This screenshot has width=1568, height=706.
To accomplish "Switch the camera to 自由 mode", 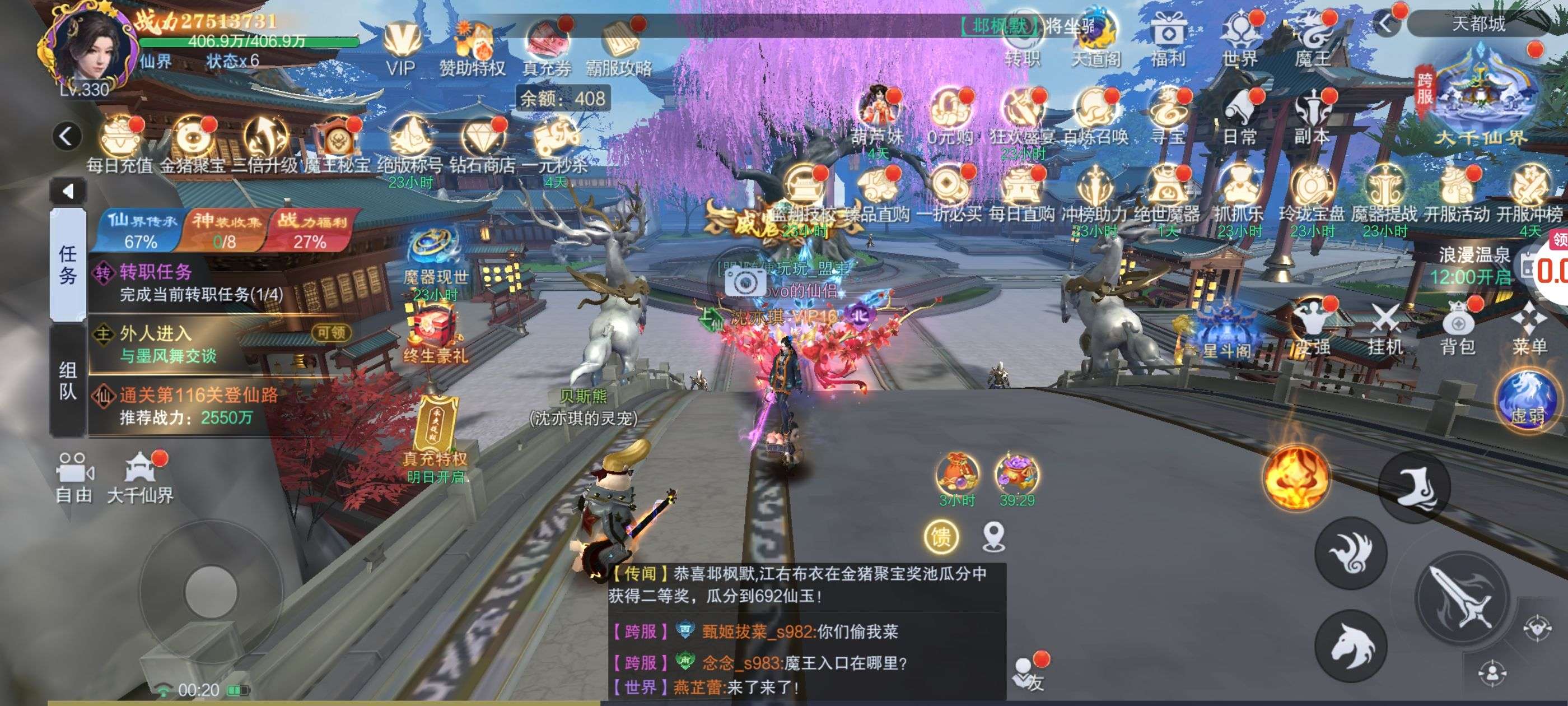I will coord(74,478).
